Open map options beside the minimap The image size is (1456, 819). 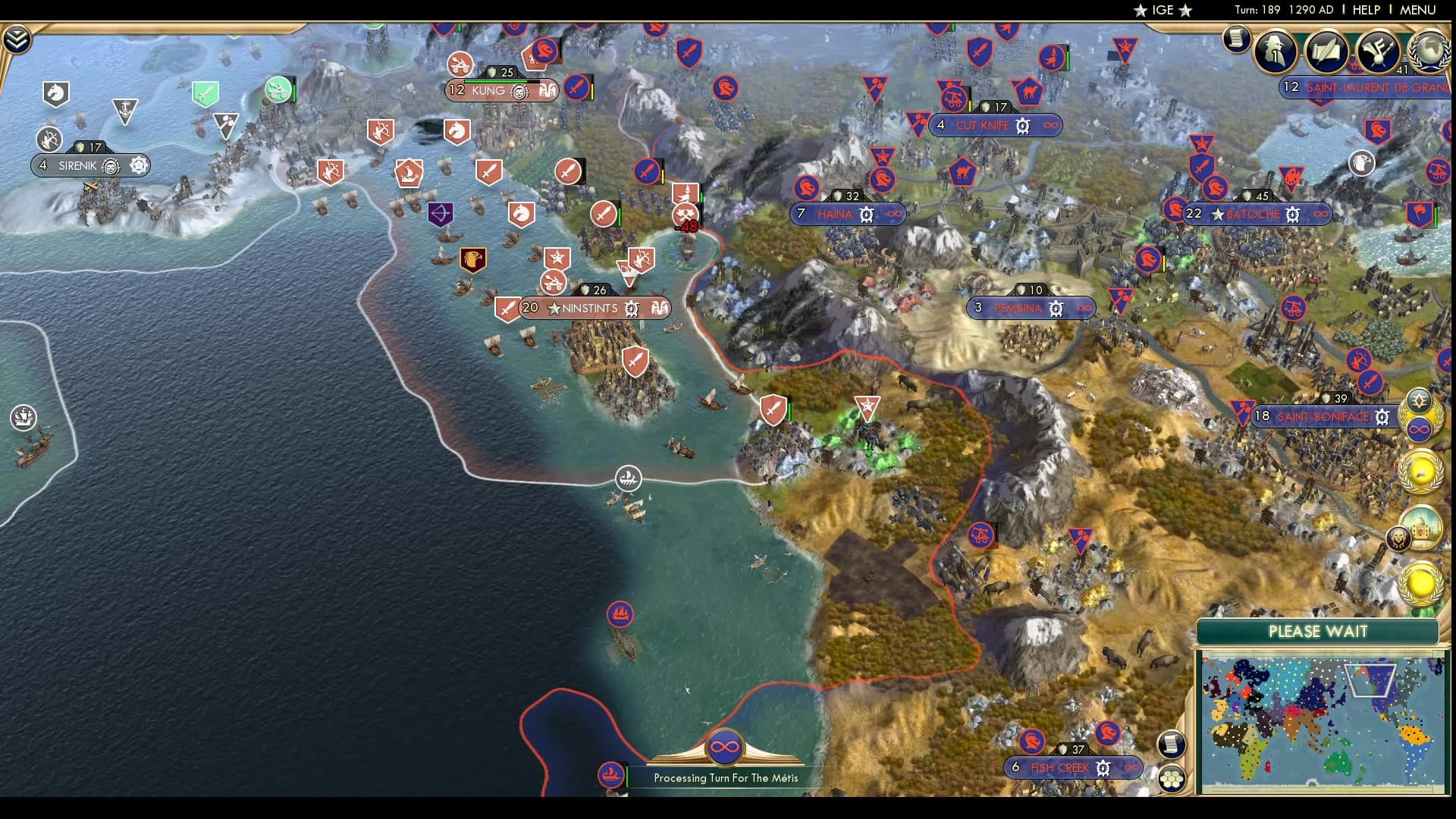click(1172, 745)
